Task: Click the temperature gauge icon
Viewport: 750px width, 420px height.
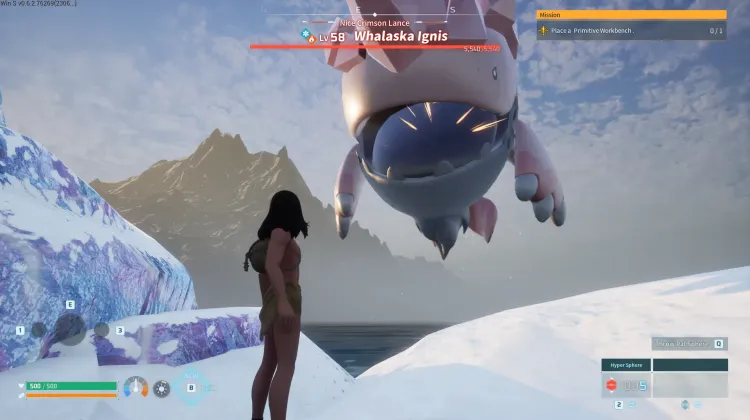Action: 135,387
